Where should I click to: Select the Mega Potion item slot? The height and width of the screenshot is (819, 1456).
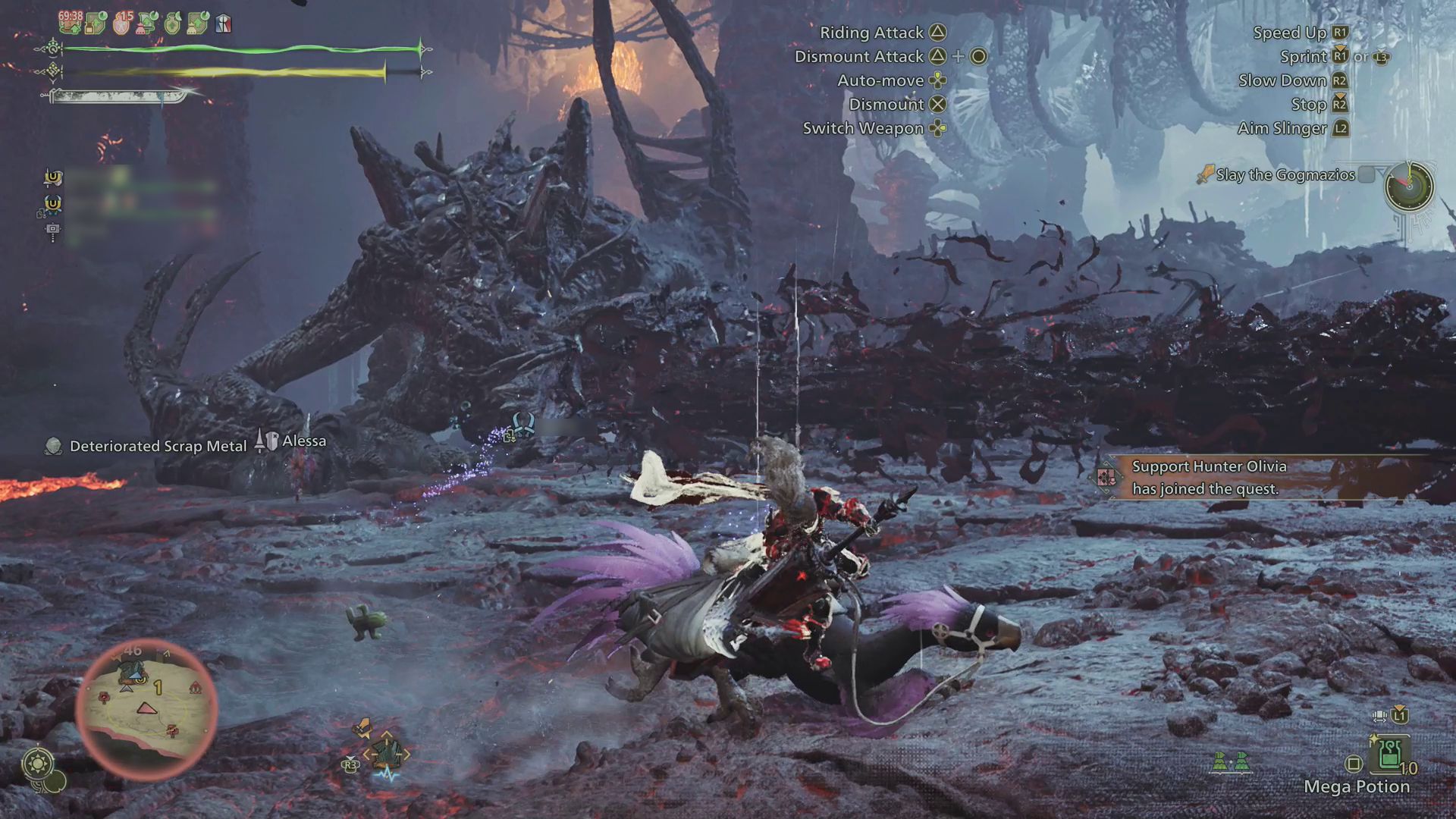pos(1389,756)
